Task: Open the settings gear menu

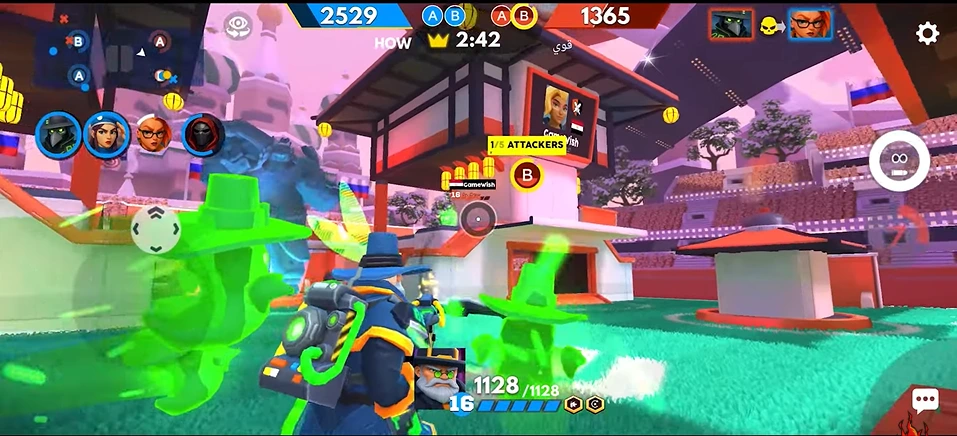Action: tap(927, 33)
